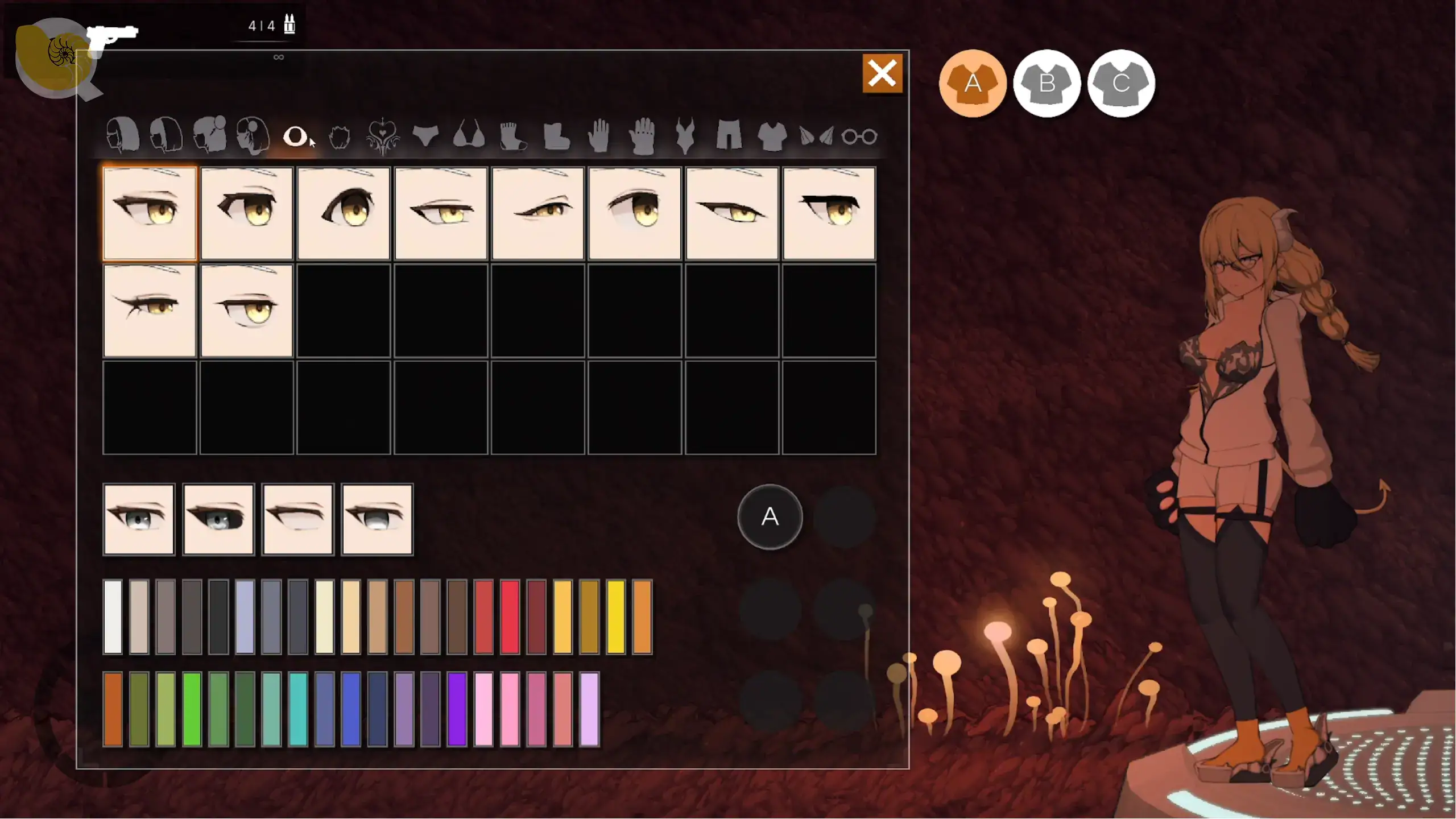The image size is (1456, 819).
Task: Pick the bright green color swatch
Action: 192,709
